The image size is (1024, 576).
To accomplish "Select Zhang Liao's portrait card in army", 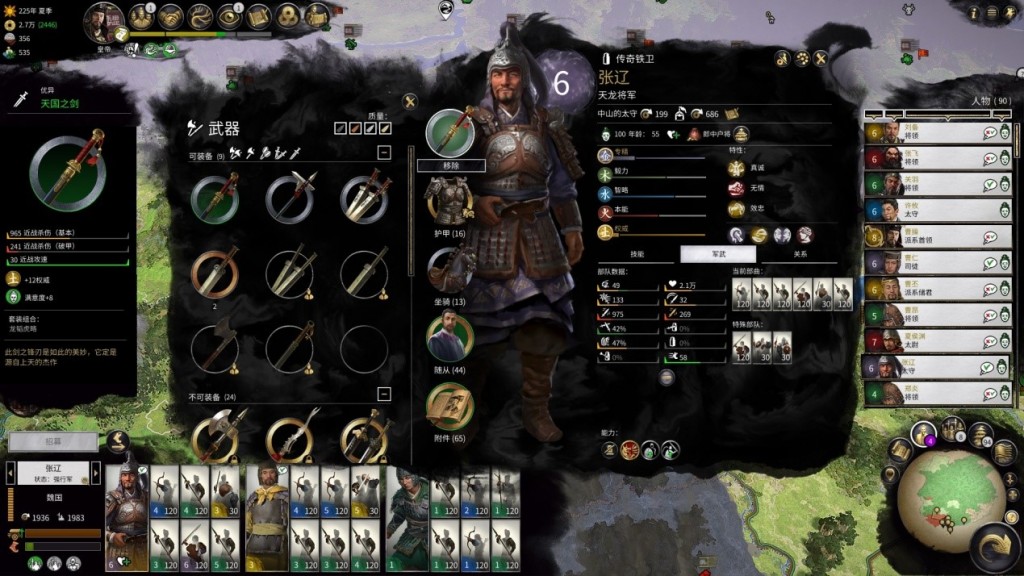I will tap(127, 517).
